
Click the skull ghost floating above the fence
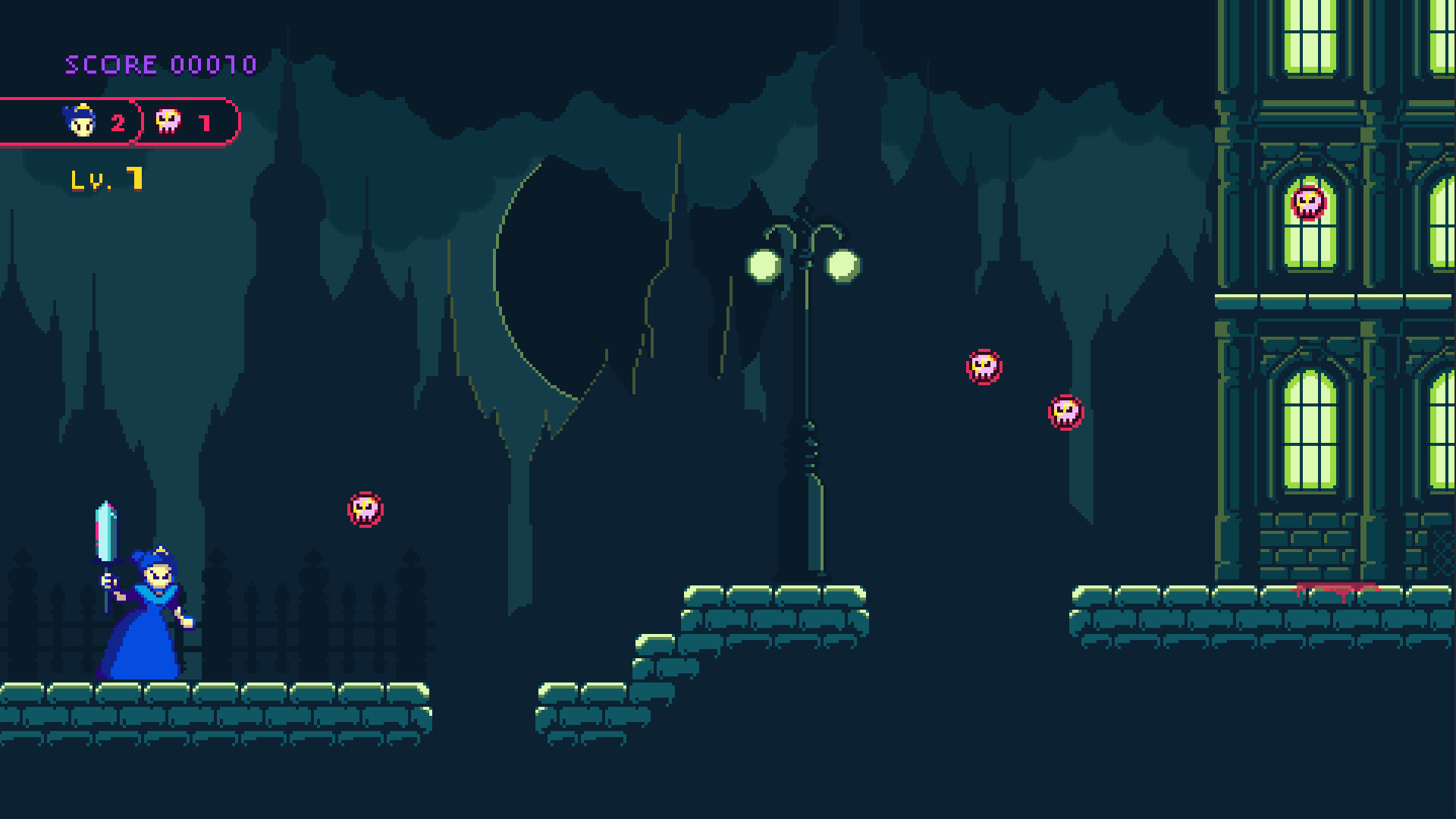point(365,508)
